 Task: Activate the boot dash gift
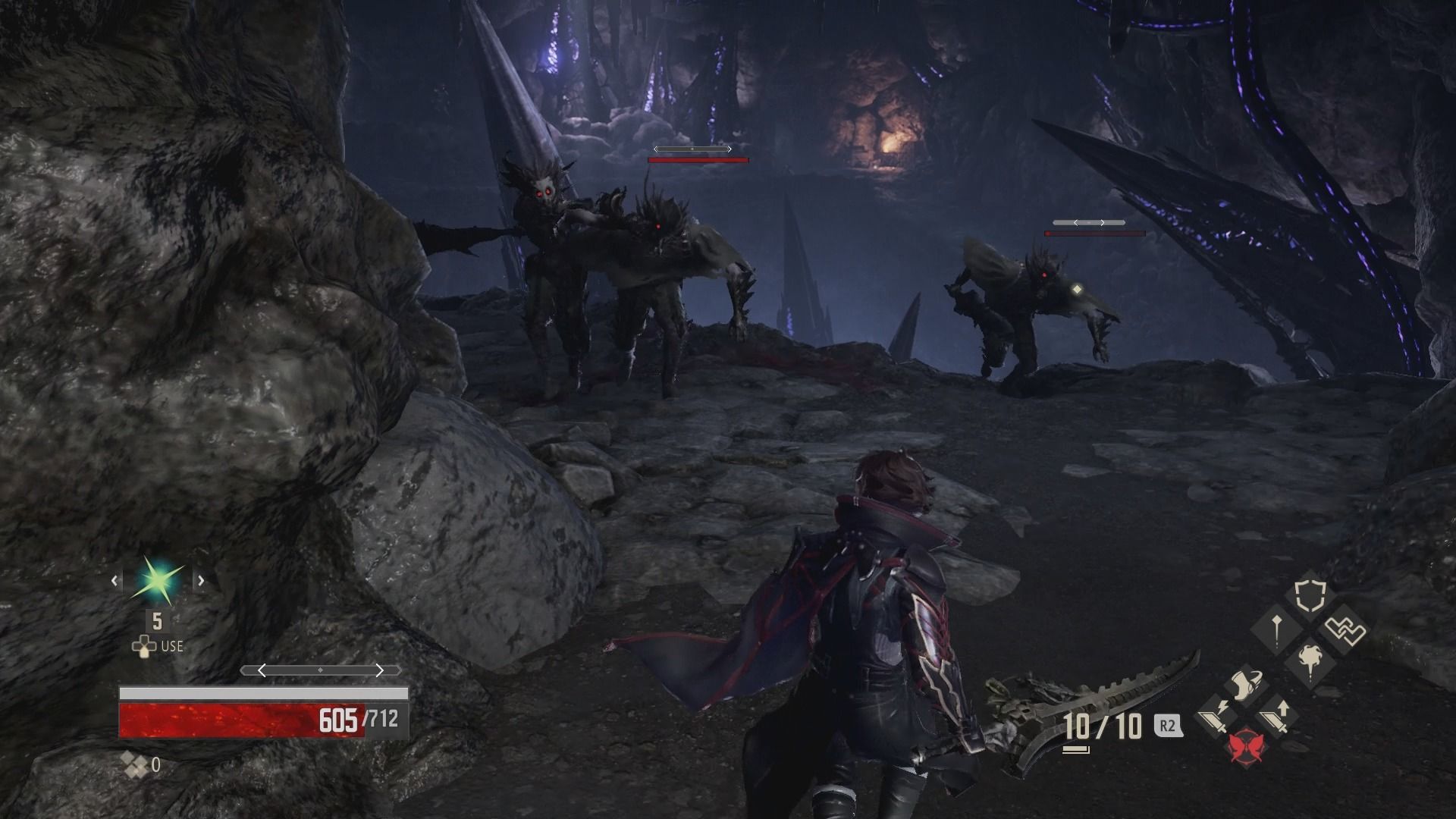click(1244, 684)
